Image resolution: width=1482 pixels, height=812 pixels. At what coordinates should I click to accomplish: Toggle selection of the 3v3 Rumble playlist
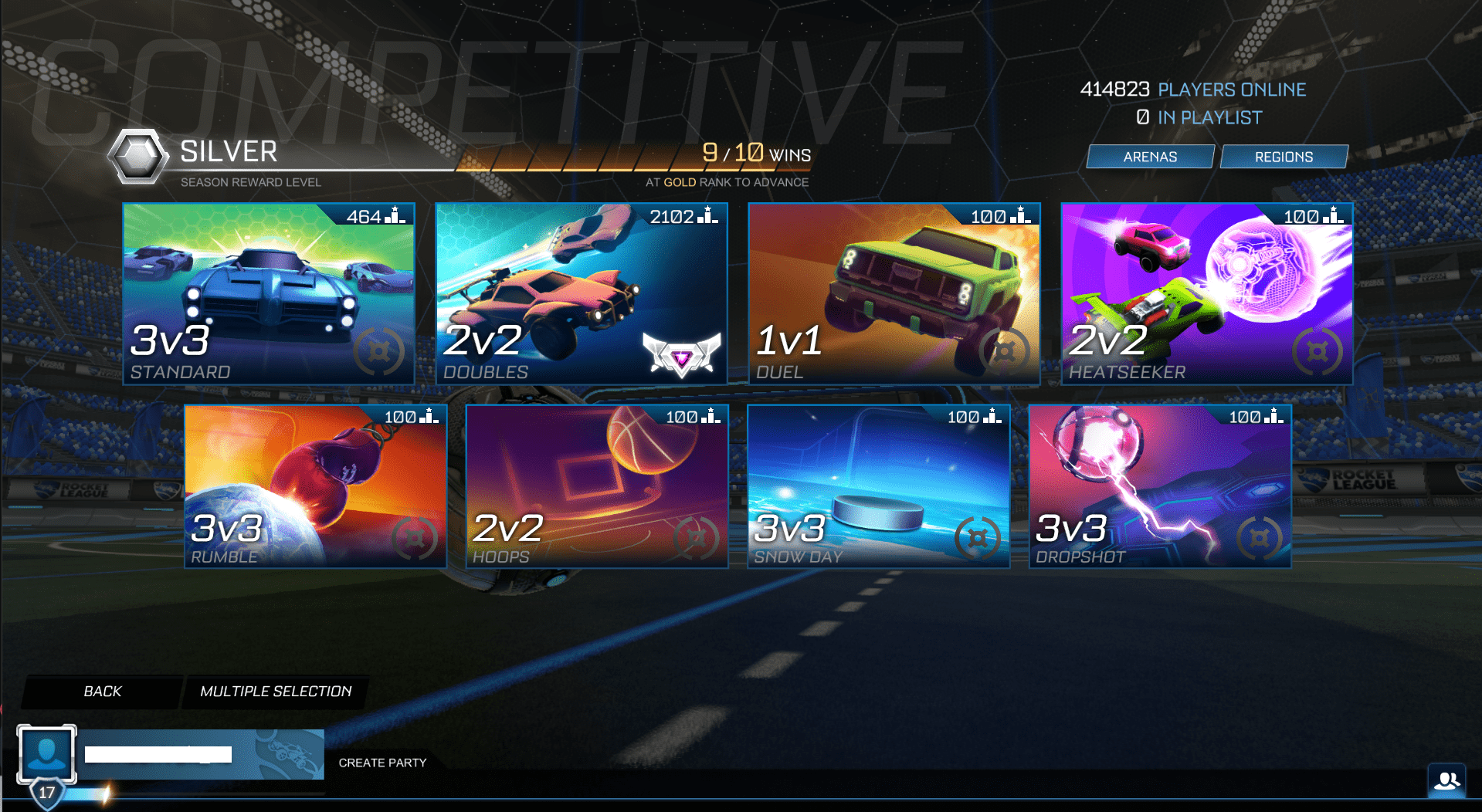point(314,486)
